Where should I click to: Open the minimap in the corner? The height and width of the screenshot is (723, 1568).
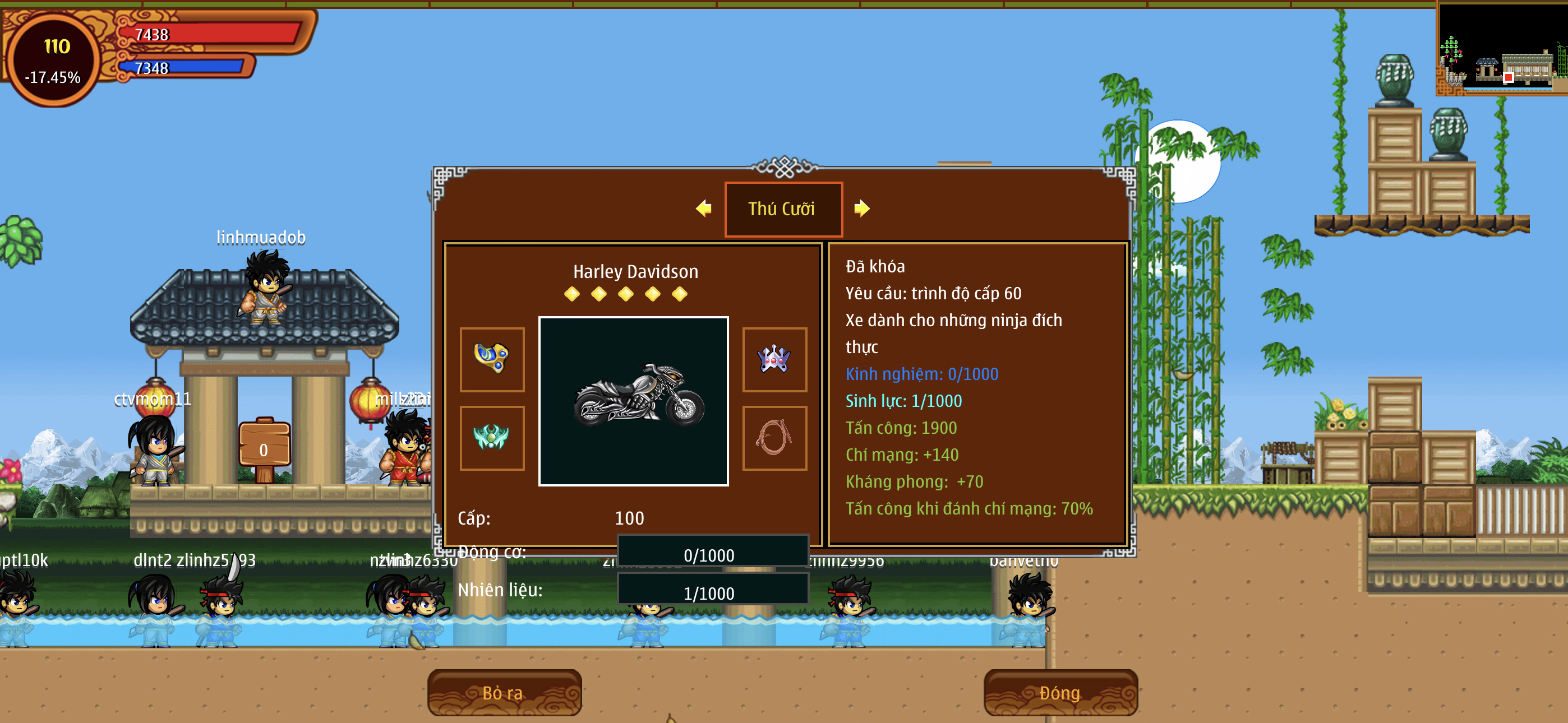(1501, 49)
